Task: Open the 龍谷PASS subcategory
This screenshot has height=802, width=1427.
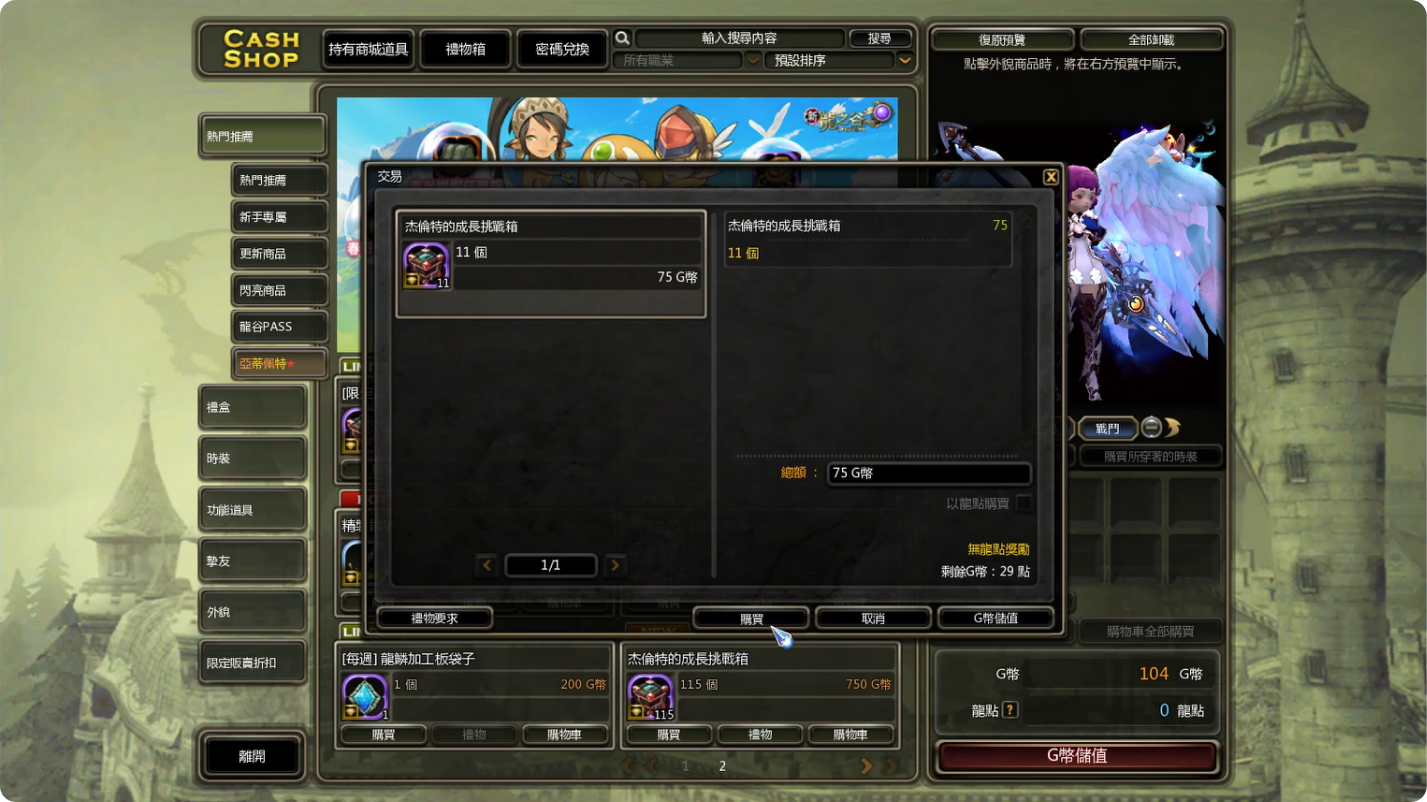Action: pos(279,327)
